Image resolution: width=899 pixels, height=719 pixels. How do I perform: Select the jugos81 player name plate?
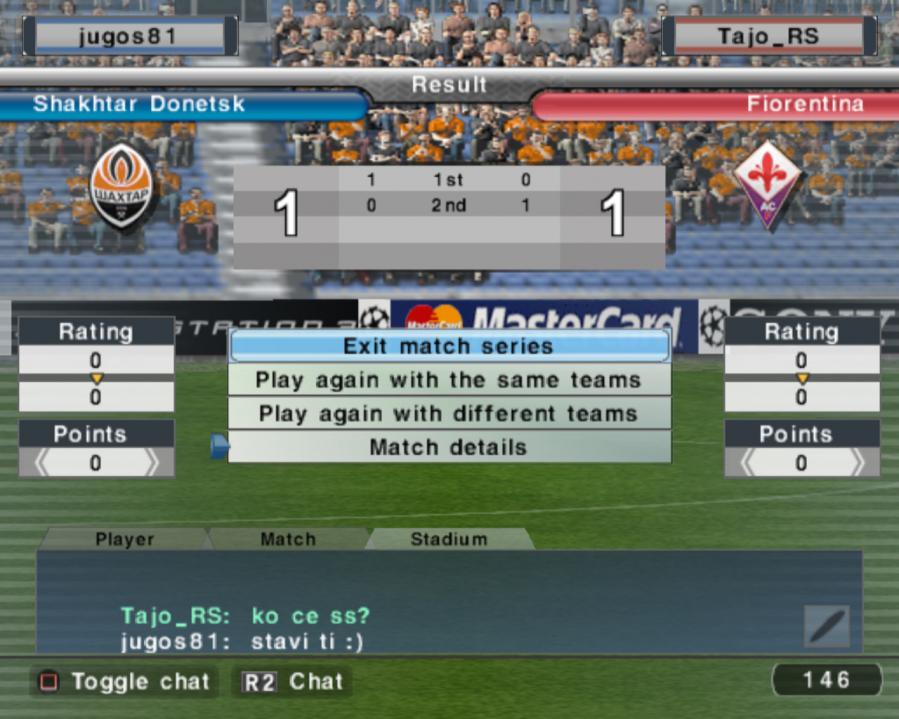[x=127, y=37]
